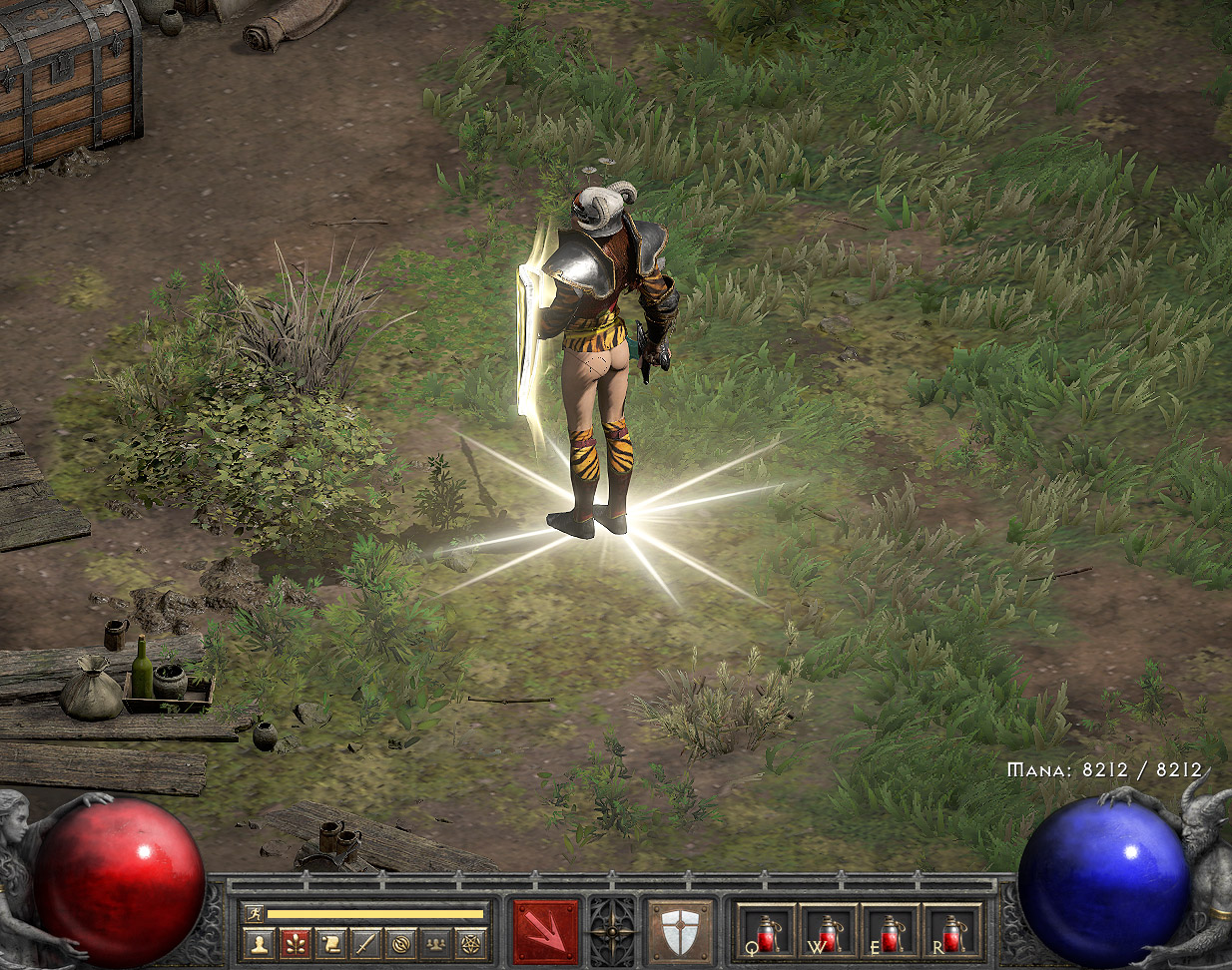This screenshot has width=1232, height=970.
Task: Open the character screen button
Action: click(258, 943)
